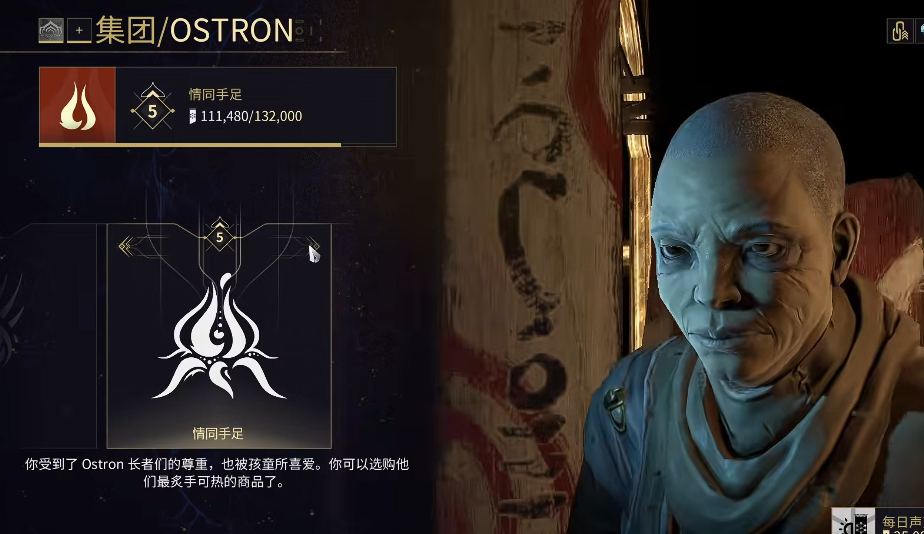Screen dimensions: 924x534
Task: Select the red Ostron syndicate emblem
Action: pos(77,106)
